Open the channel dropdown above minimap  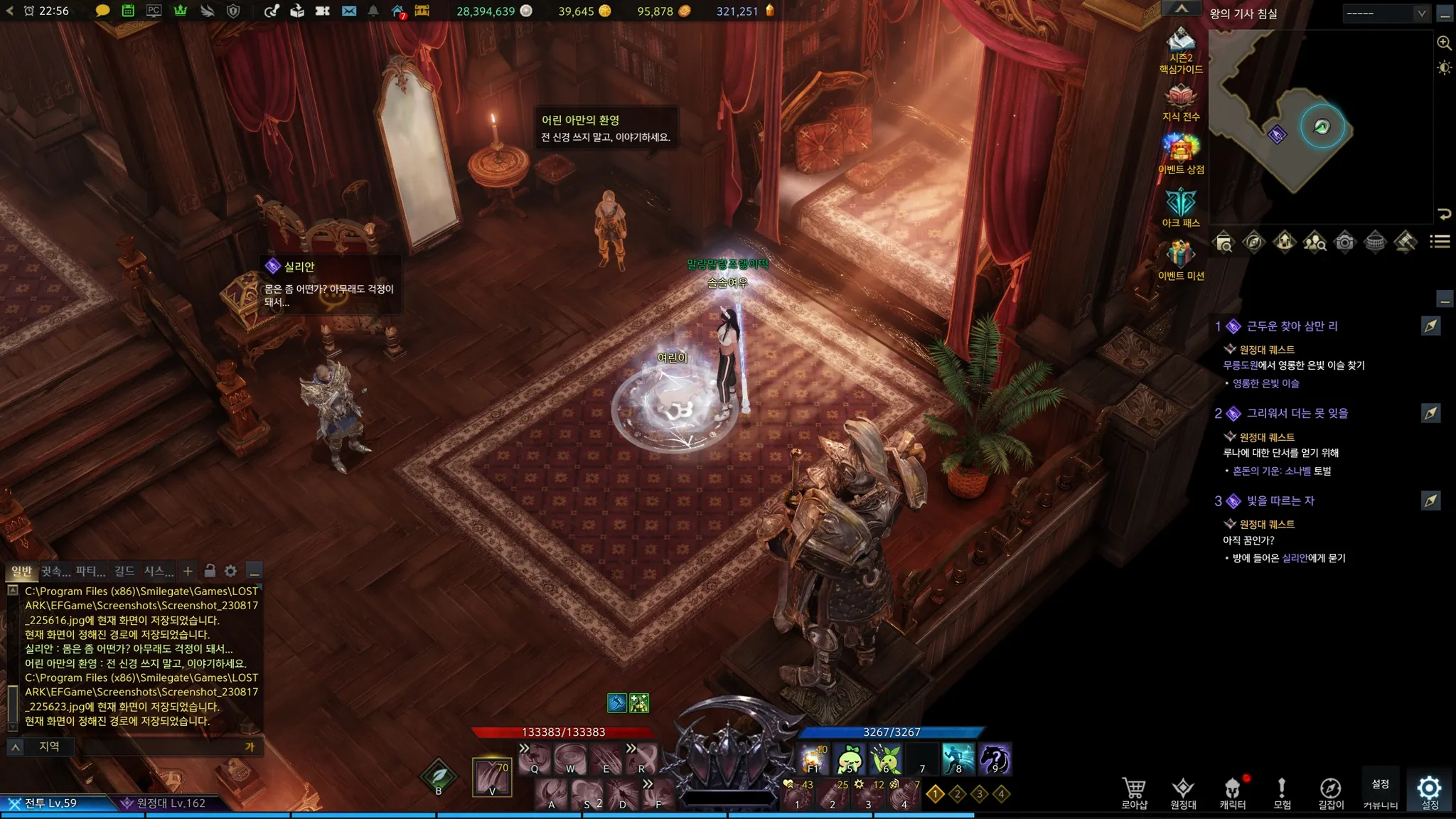(1385, 13)
